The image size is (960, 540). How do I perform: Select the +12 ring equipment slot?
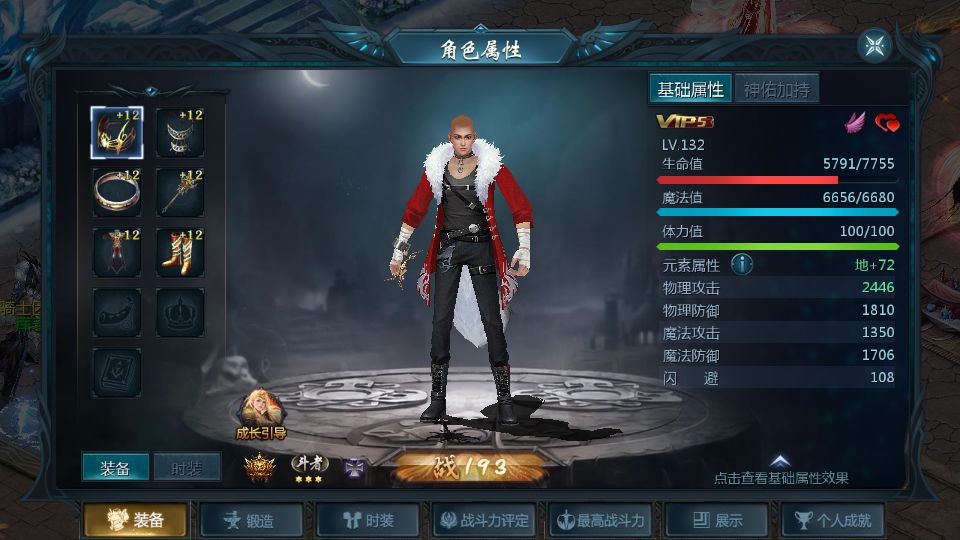coord(117,192)
